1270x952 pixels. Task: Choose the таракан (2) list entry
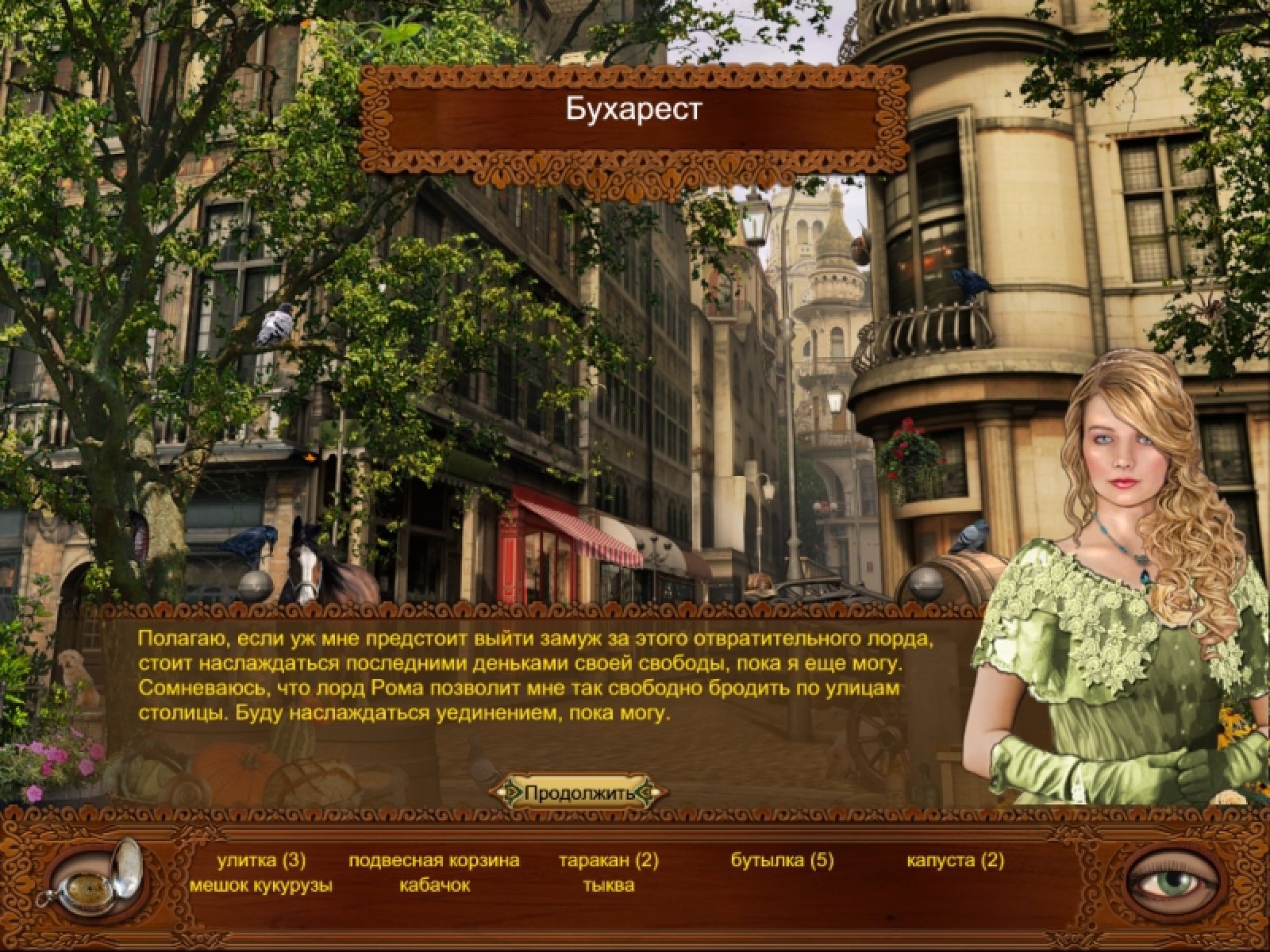(x=609, y=861)
